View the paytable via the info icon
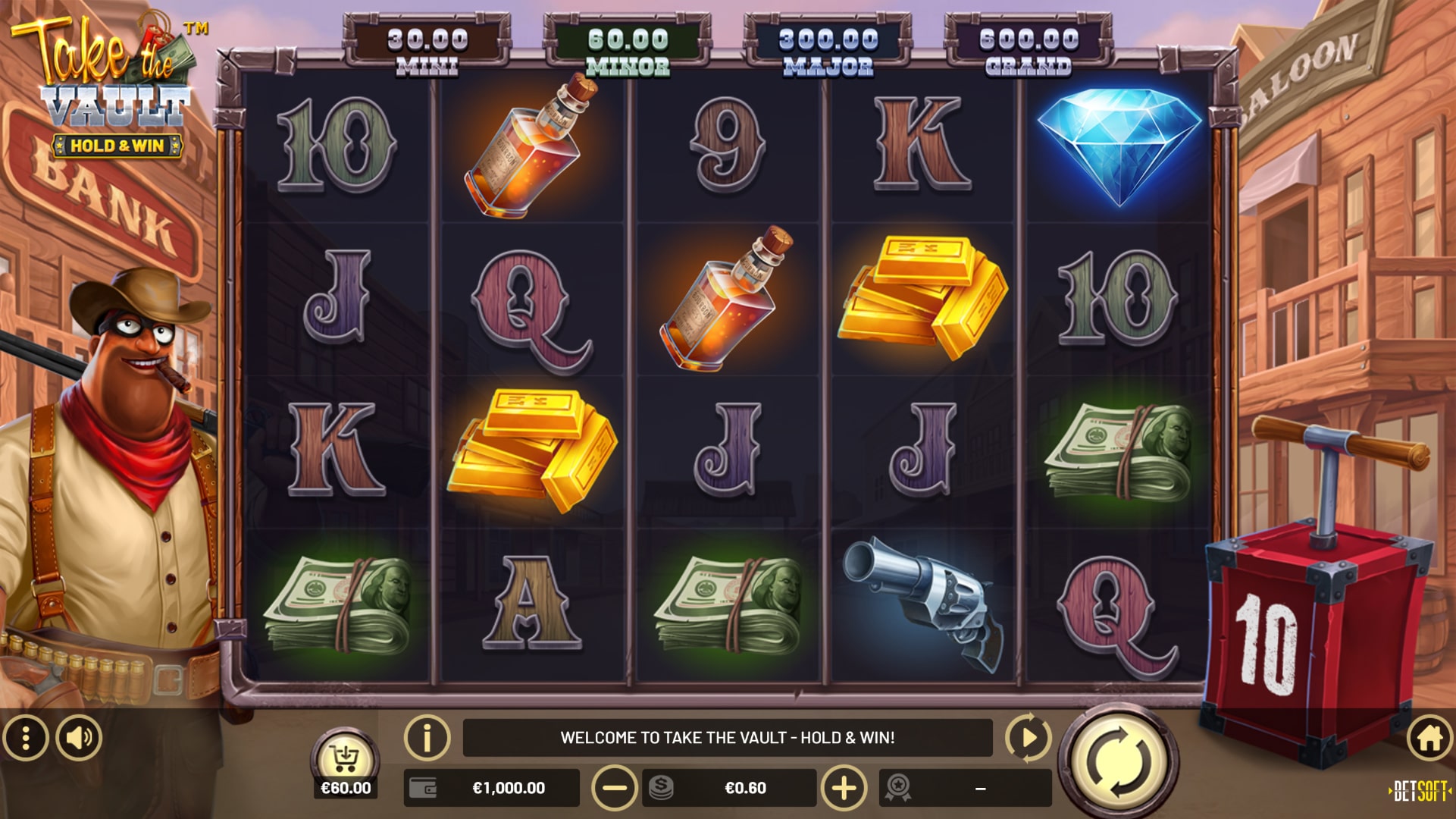 (x=427, y=736)
